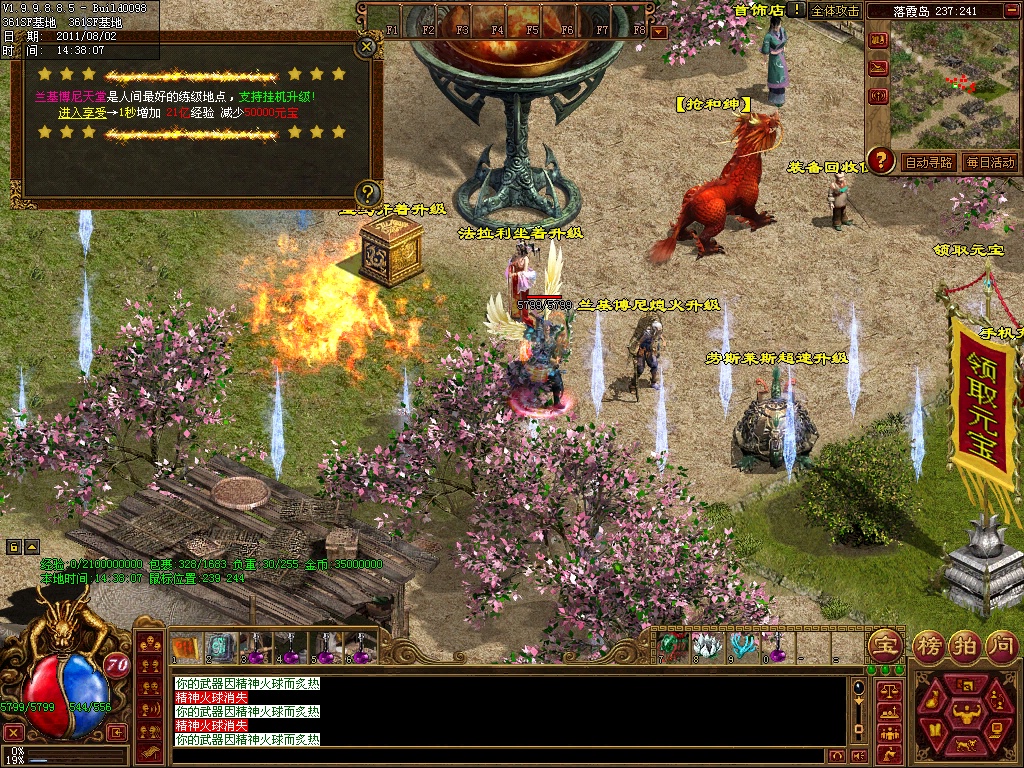Toggle the 全体攻击 attack mode button

835,10
